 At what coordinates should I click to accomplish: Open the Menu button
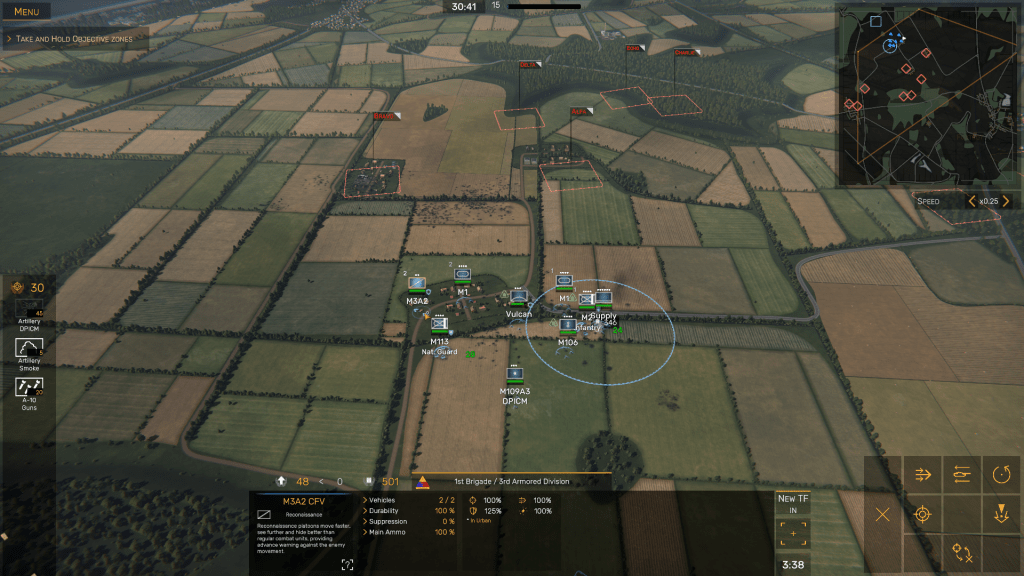click(x=26, y=11)
